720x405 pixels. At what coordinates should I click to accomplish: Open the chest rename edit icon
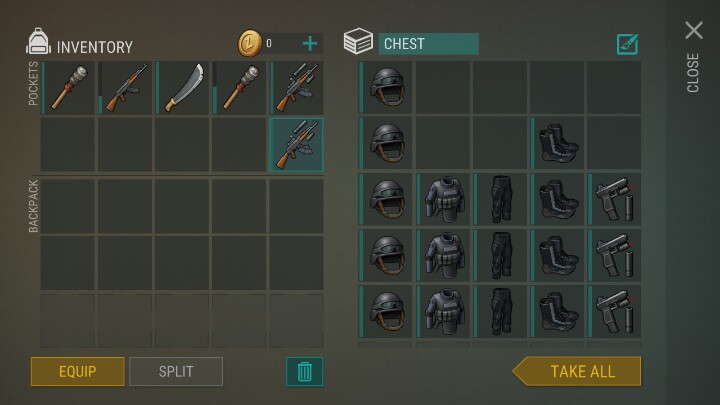pos(627,43)
